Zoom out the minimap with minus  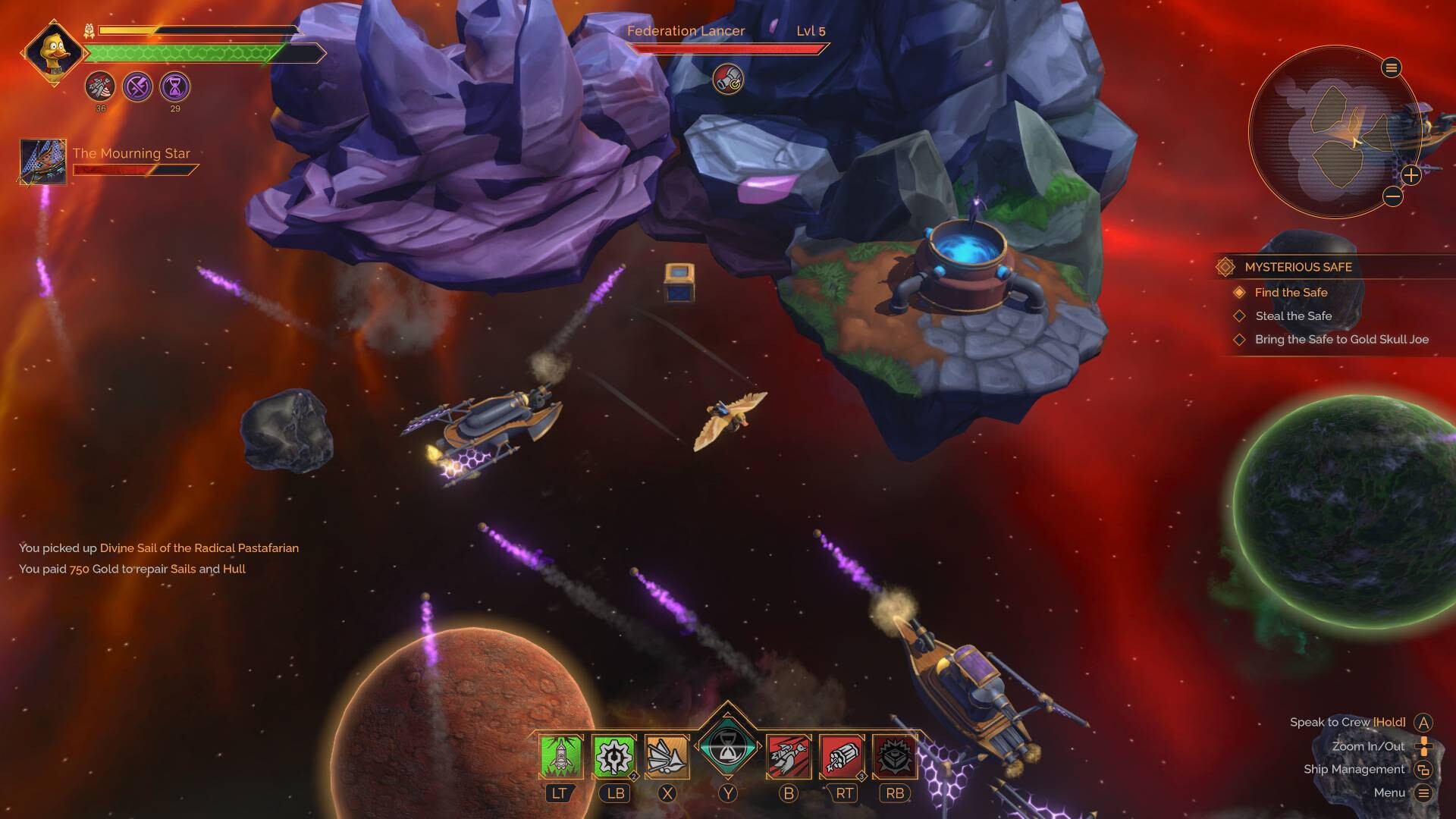click(1392, 197)
